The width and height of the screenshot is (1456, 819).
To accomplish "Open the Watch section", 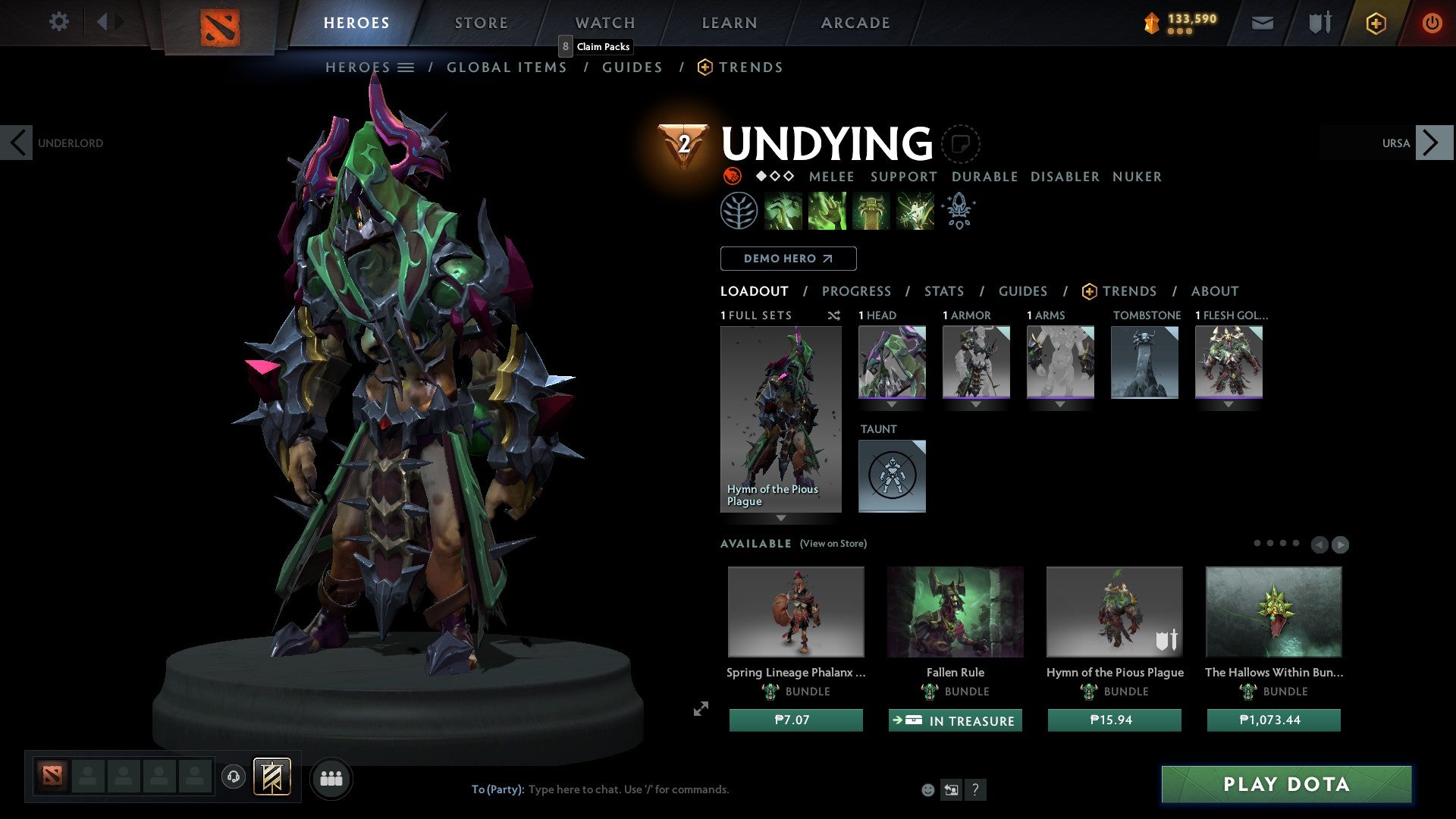I will tap(604, 22).
